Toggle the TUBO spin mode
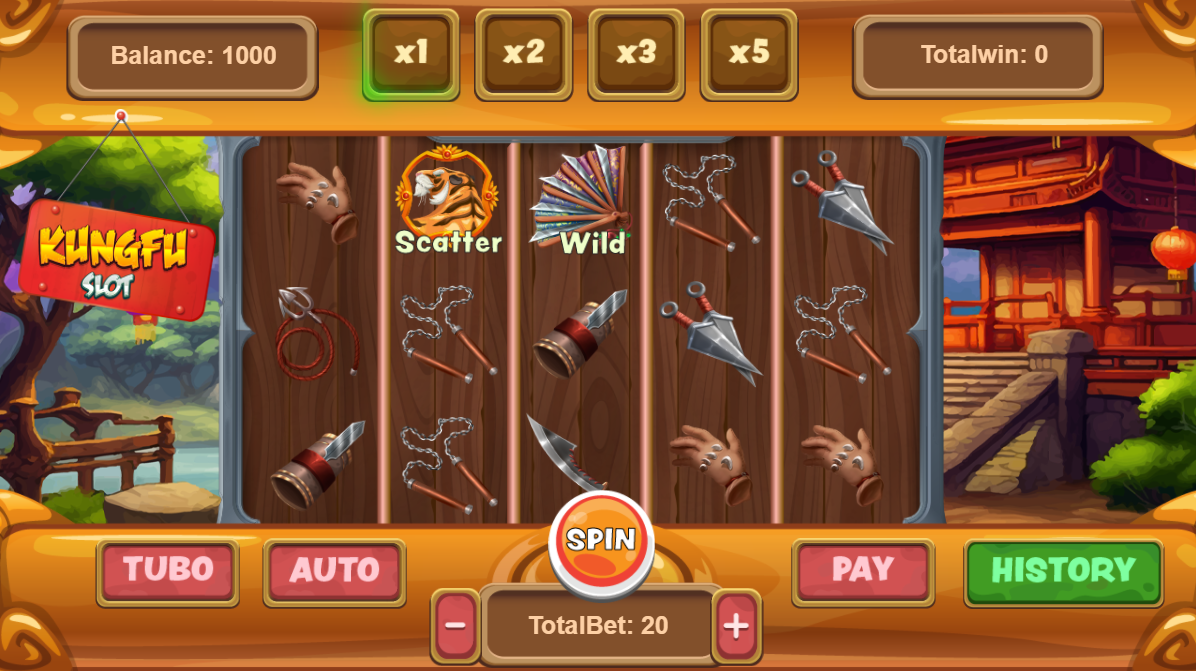Image resolution: width=1196 pixels, height=671 pixels. point(168,572)
